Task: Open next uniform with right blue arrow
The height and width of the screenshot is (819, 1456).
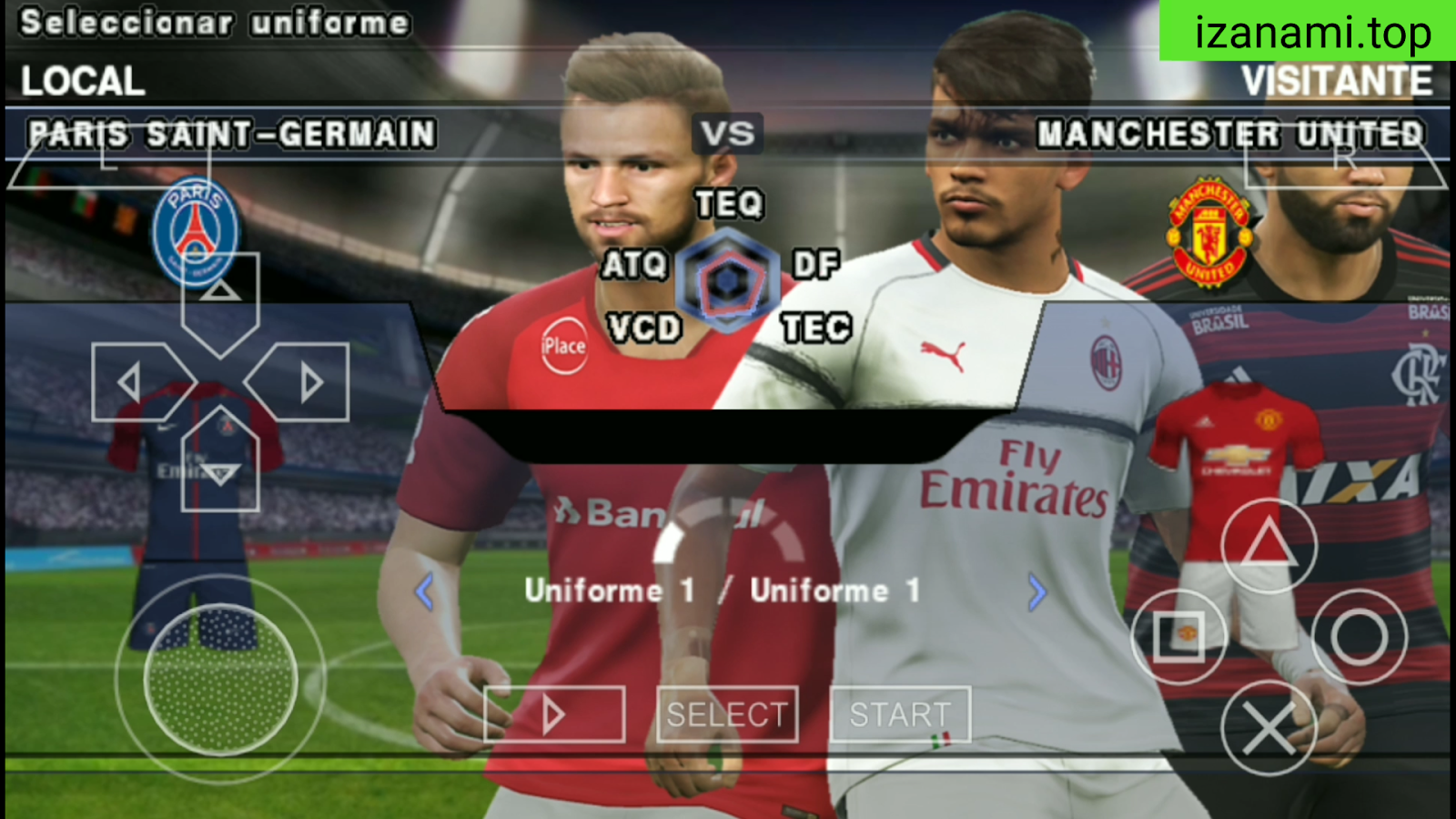Action: [1036, 591]
